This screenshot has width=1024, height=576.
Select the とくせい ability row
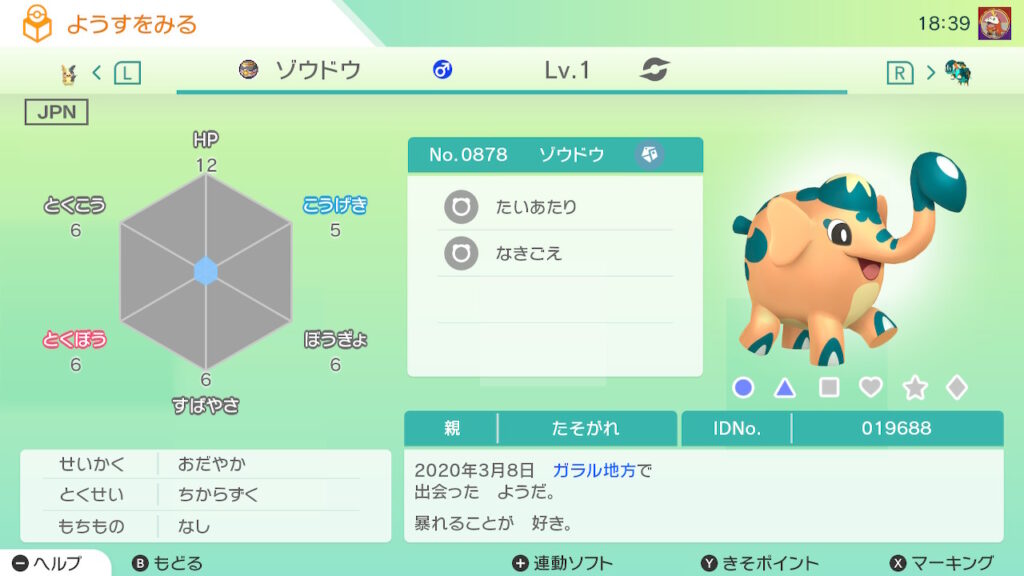coord(205,495)
